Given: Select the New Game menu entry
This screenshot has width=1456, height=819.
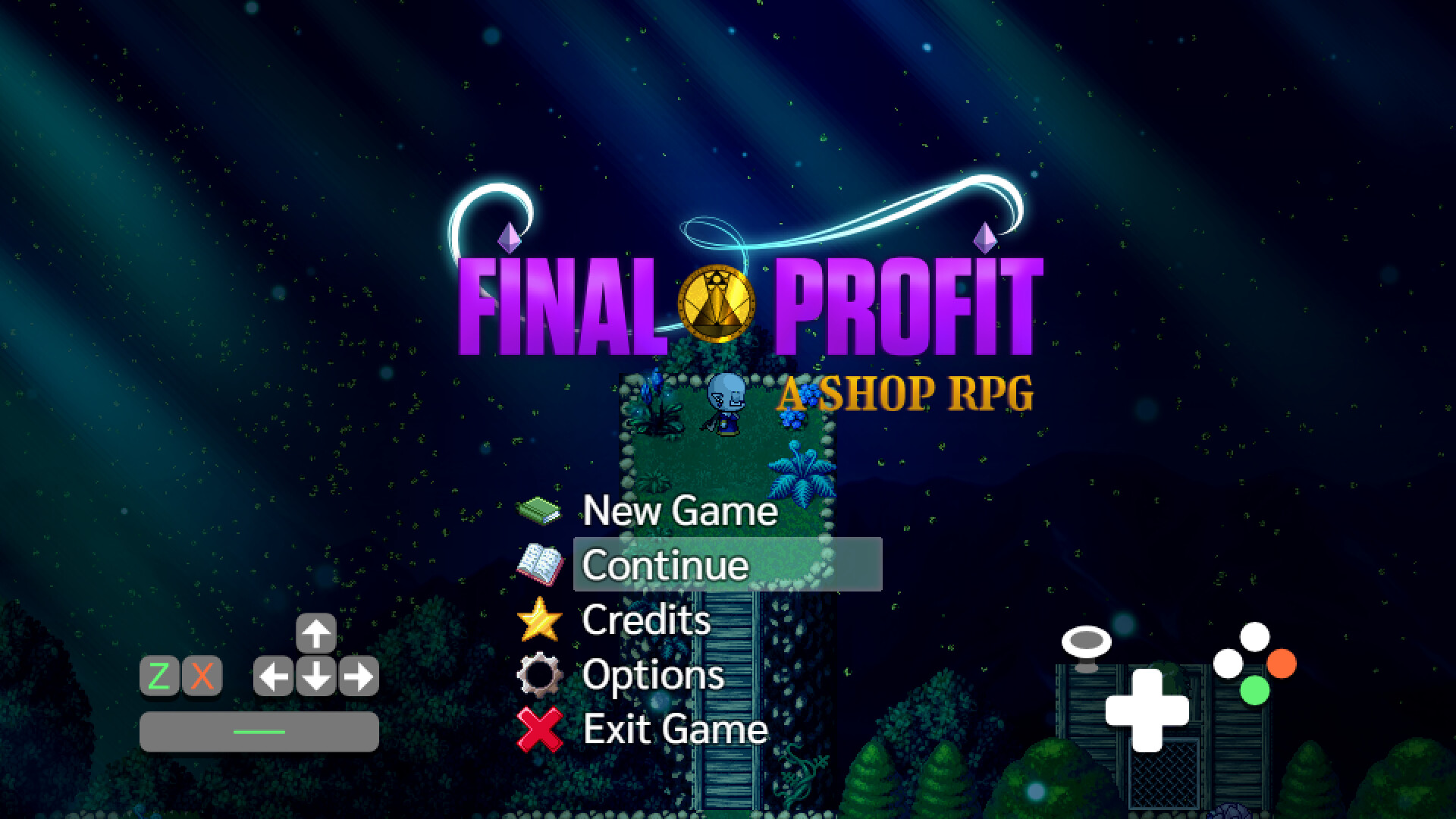Looking at the screenshot, I should (680, 511).
